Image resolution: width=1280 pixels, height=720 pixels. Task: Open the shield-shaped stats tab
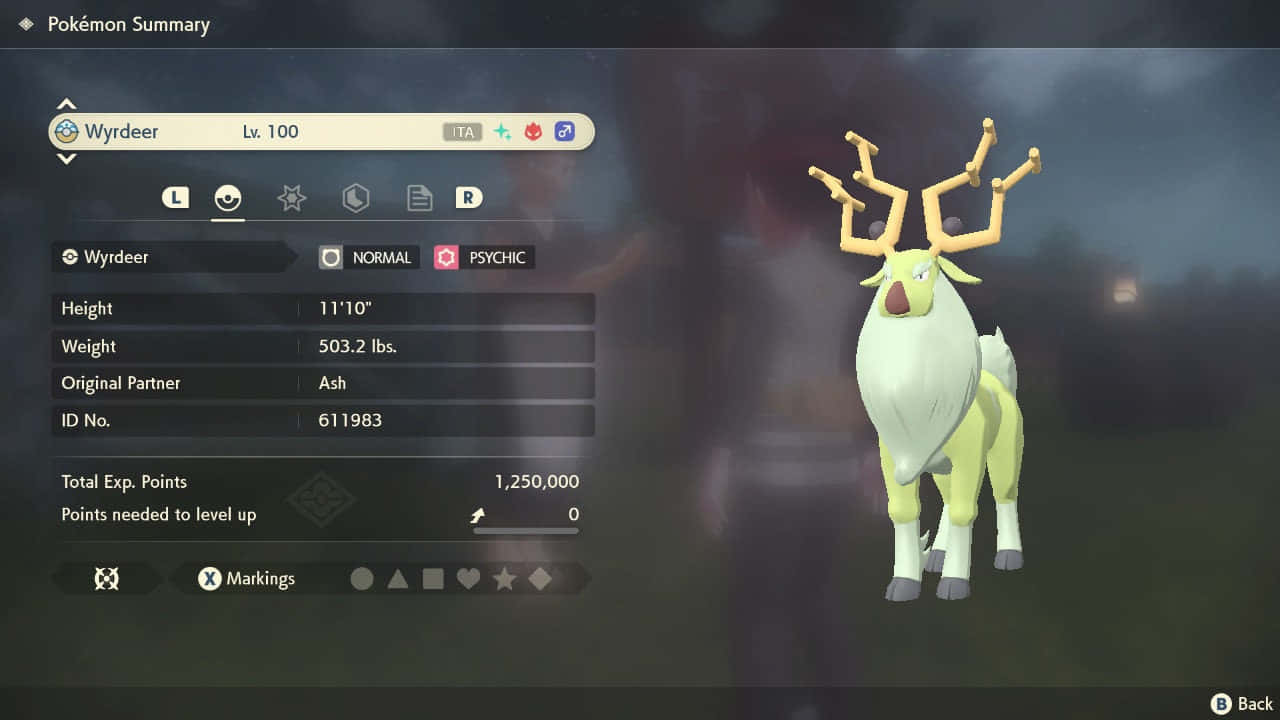[355, 197]
